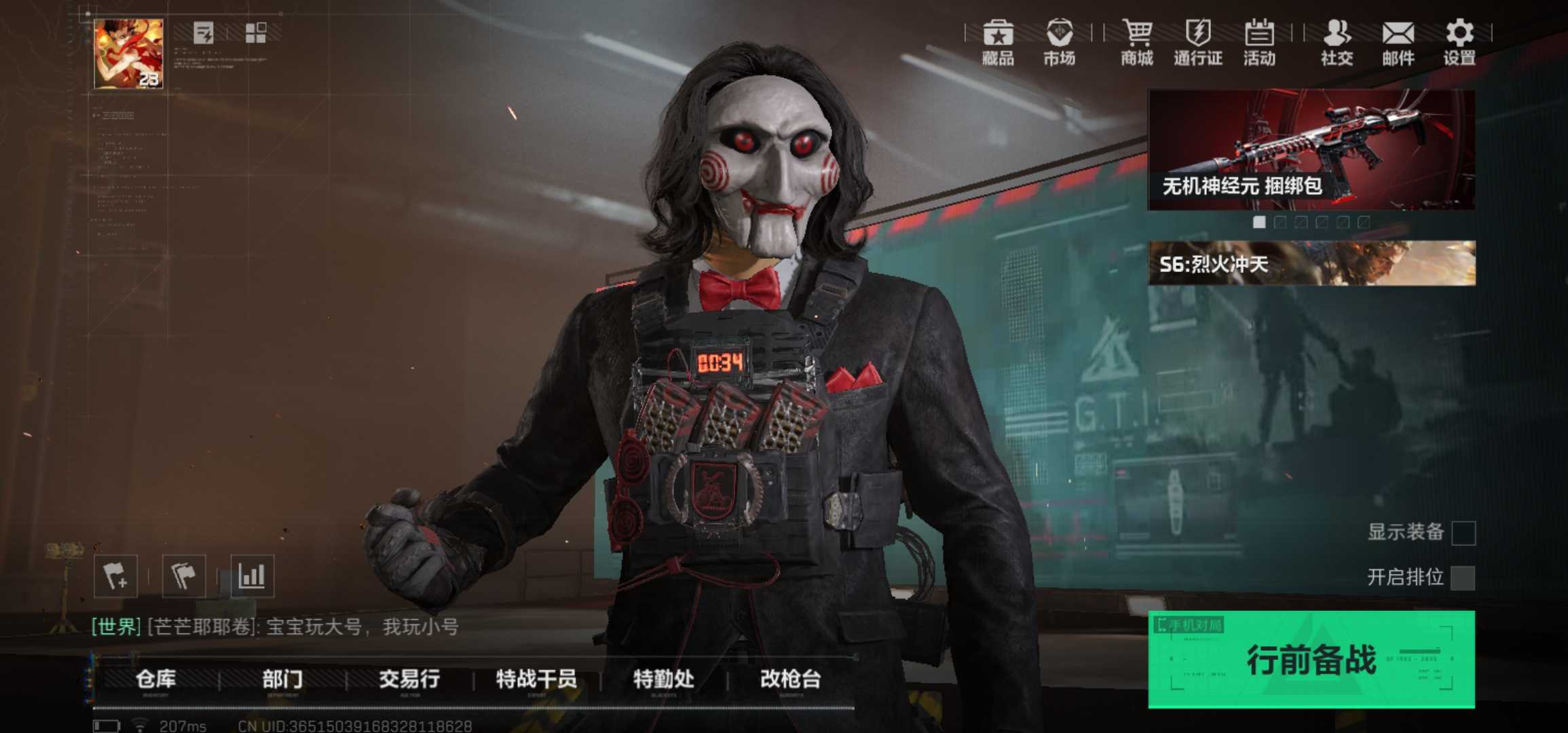Open the 藏品 collection menu
This screenshot has width=1568, height=733.
(998, 42)
